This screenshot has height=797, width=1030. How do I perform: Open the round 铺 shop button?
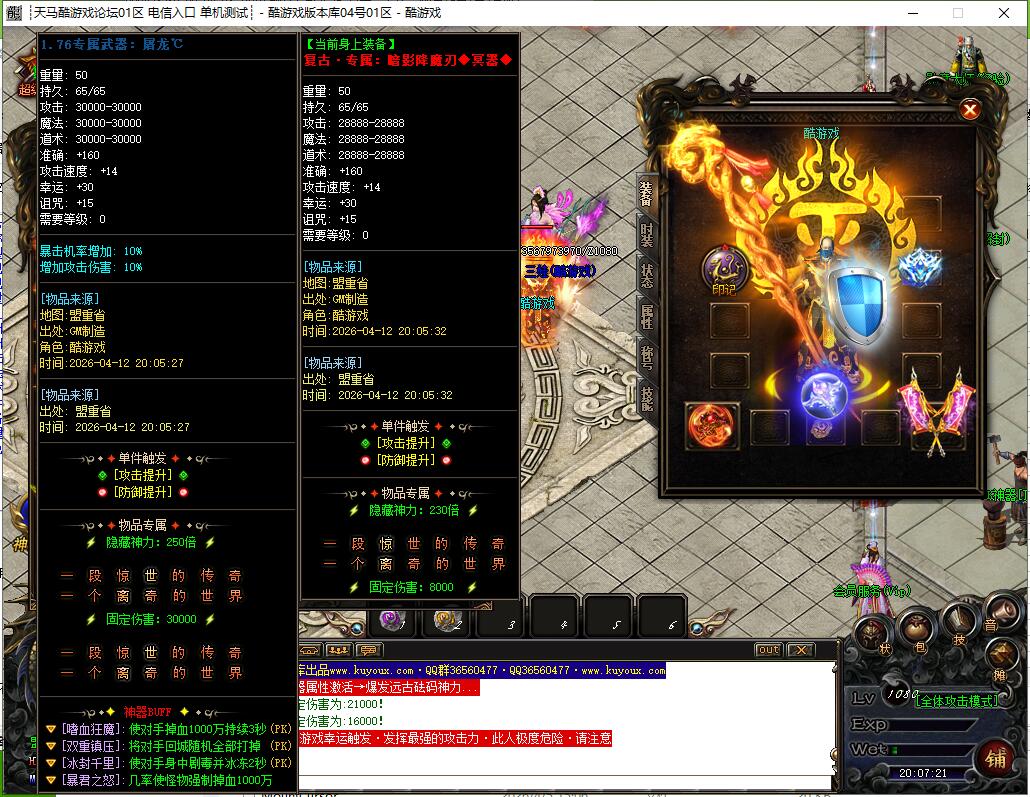point(994,756)
